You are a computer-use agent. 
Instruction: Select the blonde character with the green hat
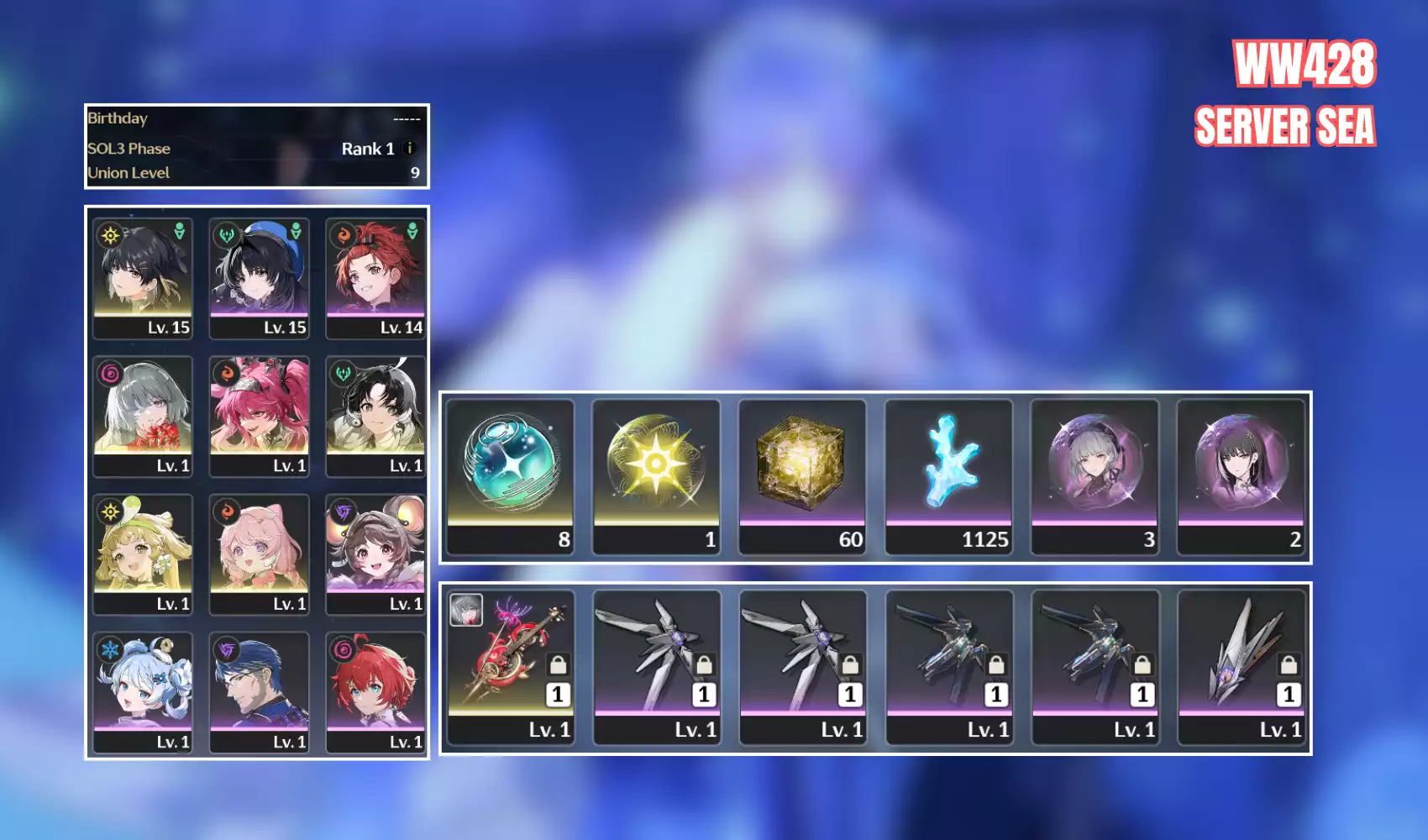(143, 554)
